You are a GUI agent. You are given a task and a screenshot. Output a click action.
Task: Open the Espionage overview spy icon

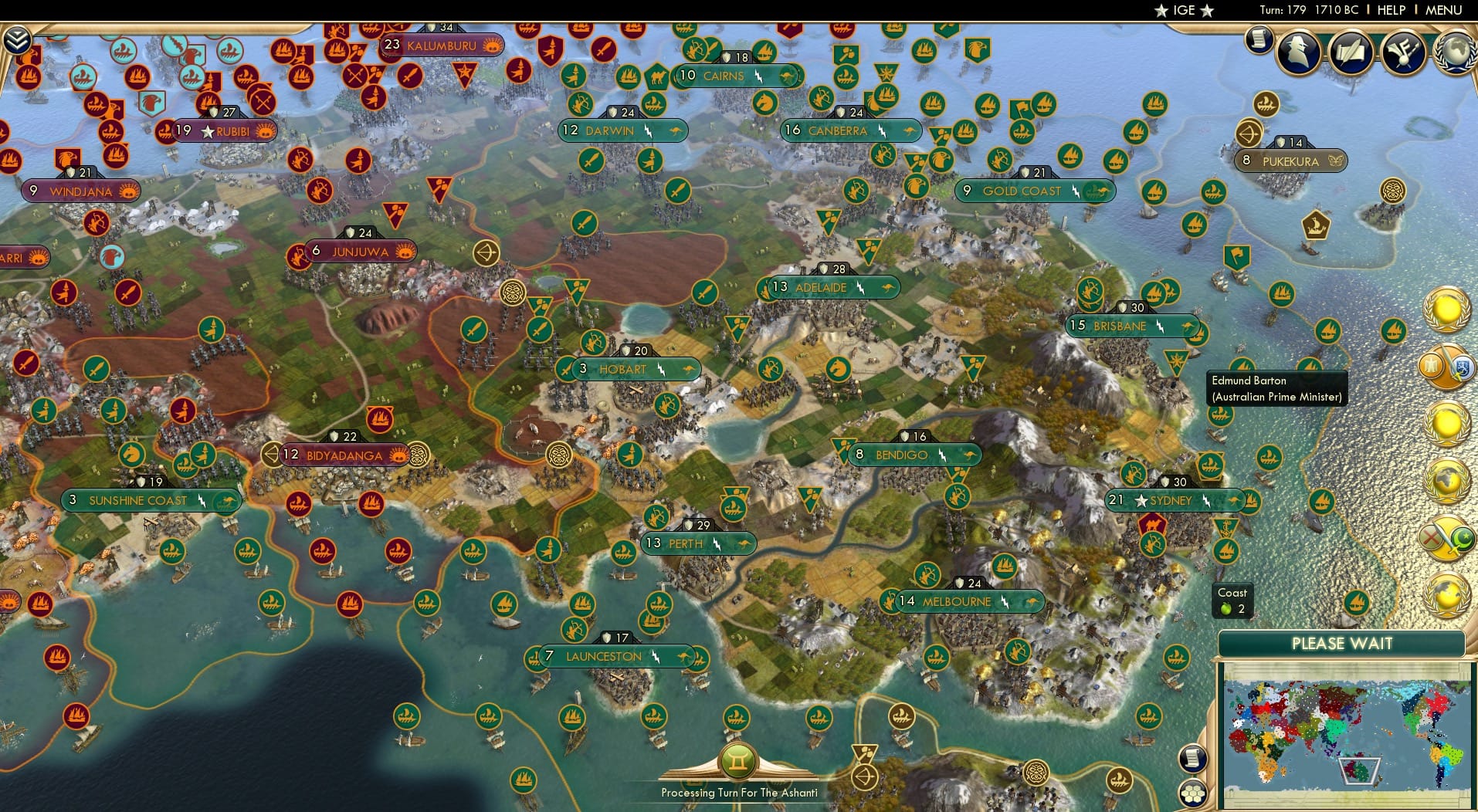(1298, 52)
